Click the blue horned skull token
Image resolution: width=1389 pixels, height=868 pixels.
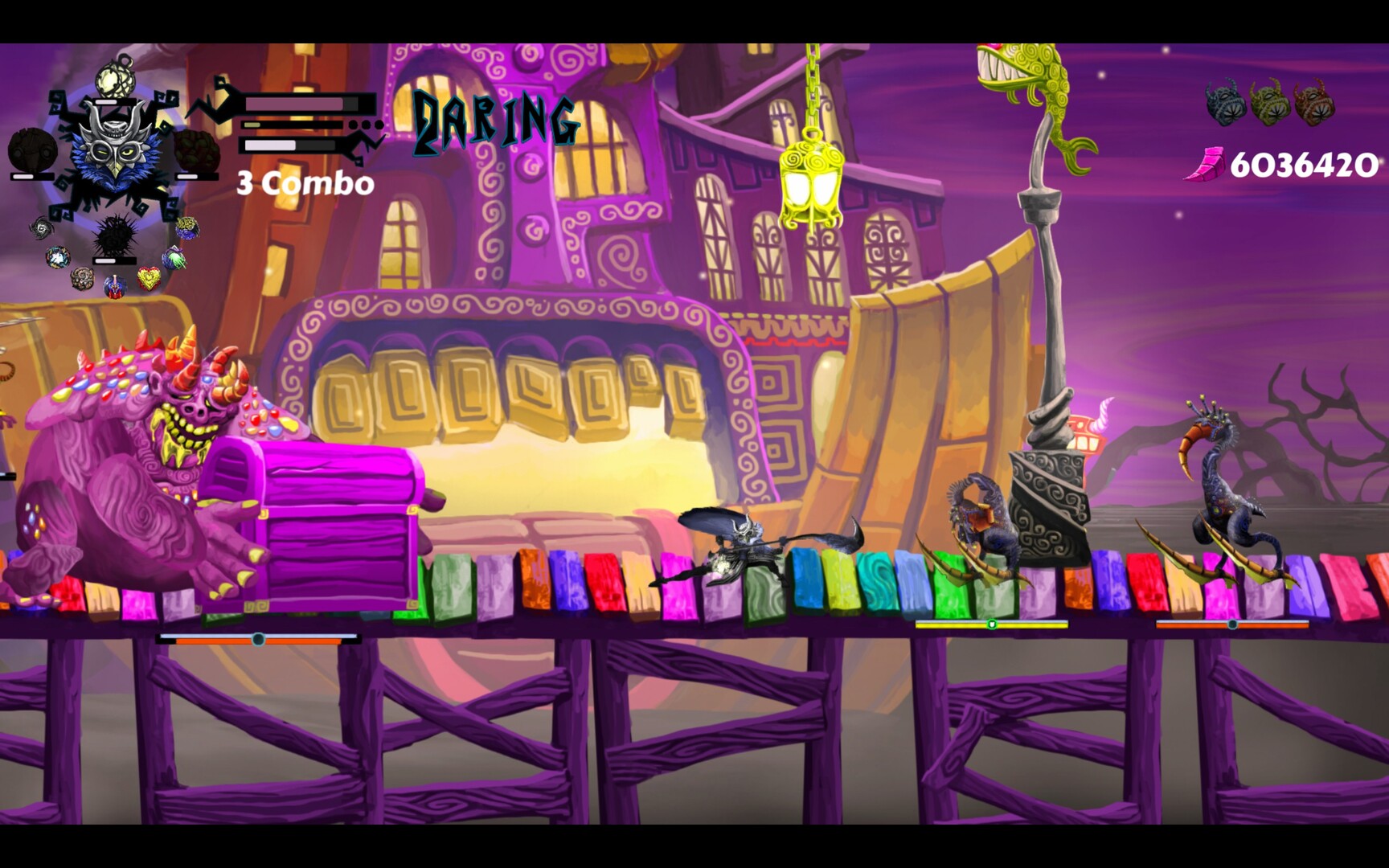pyautogui.click(x=1225, y=102)
